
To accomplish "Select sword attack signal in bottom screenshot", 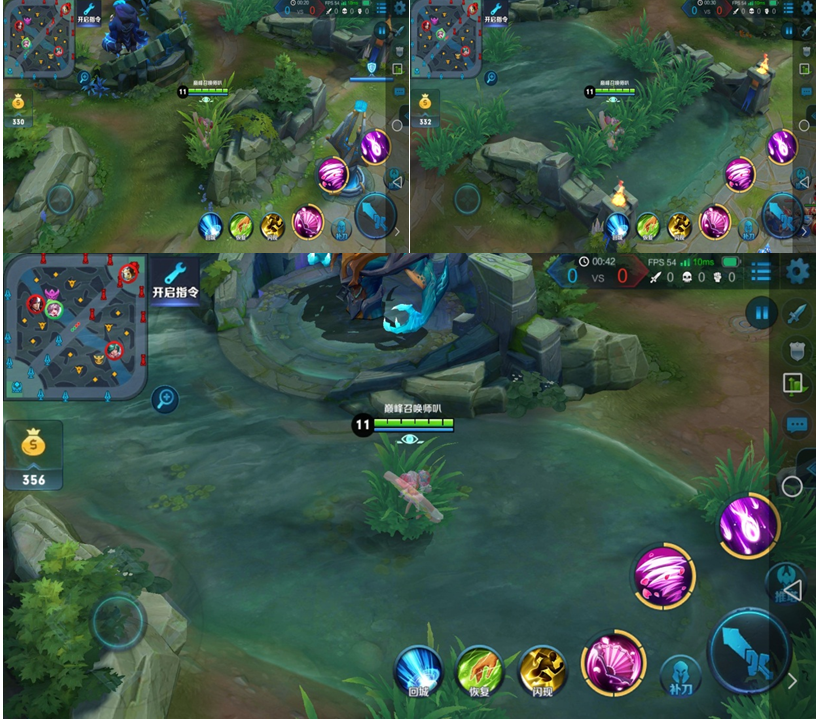I will pos(796,313).
